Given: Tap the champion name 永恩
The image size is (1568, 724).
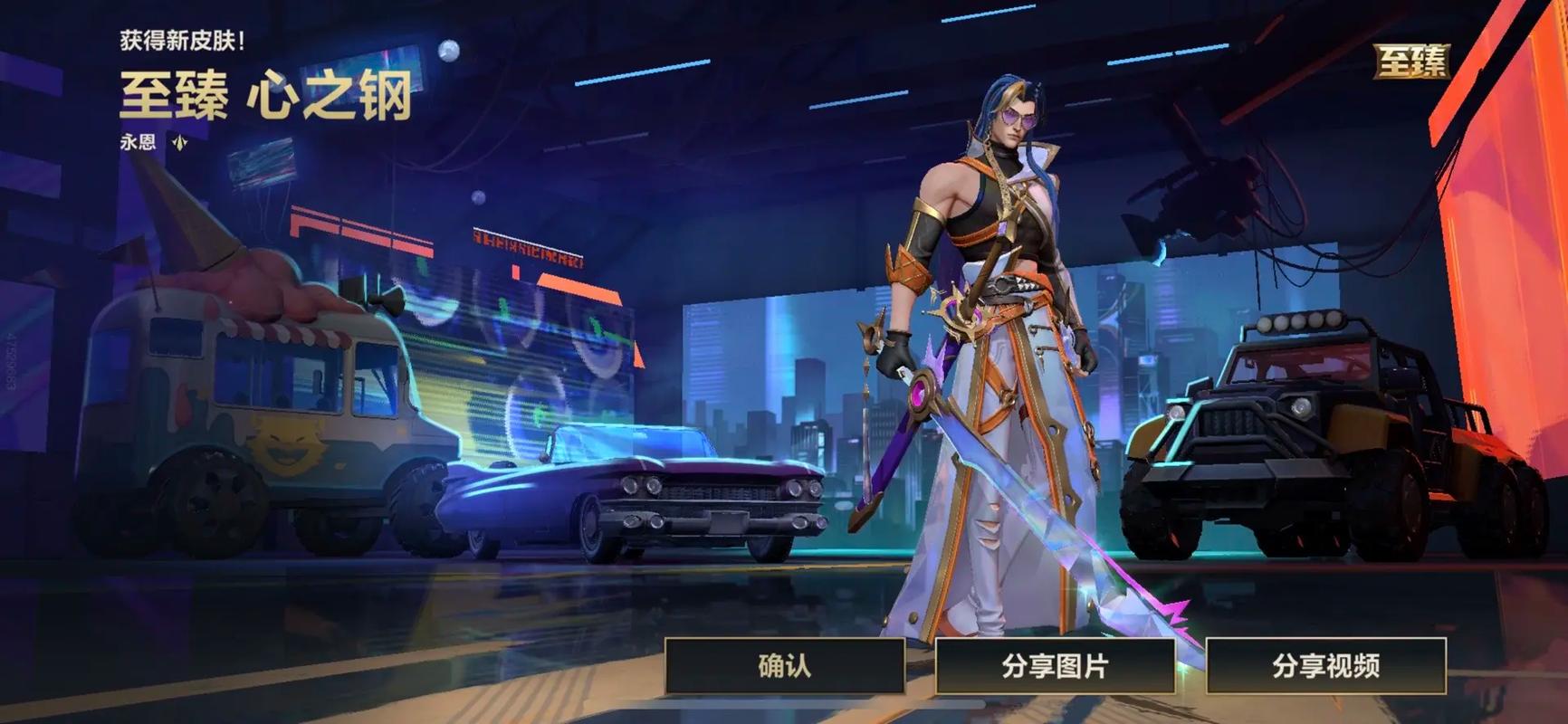Looking at the screenshot, I should 138,141.
